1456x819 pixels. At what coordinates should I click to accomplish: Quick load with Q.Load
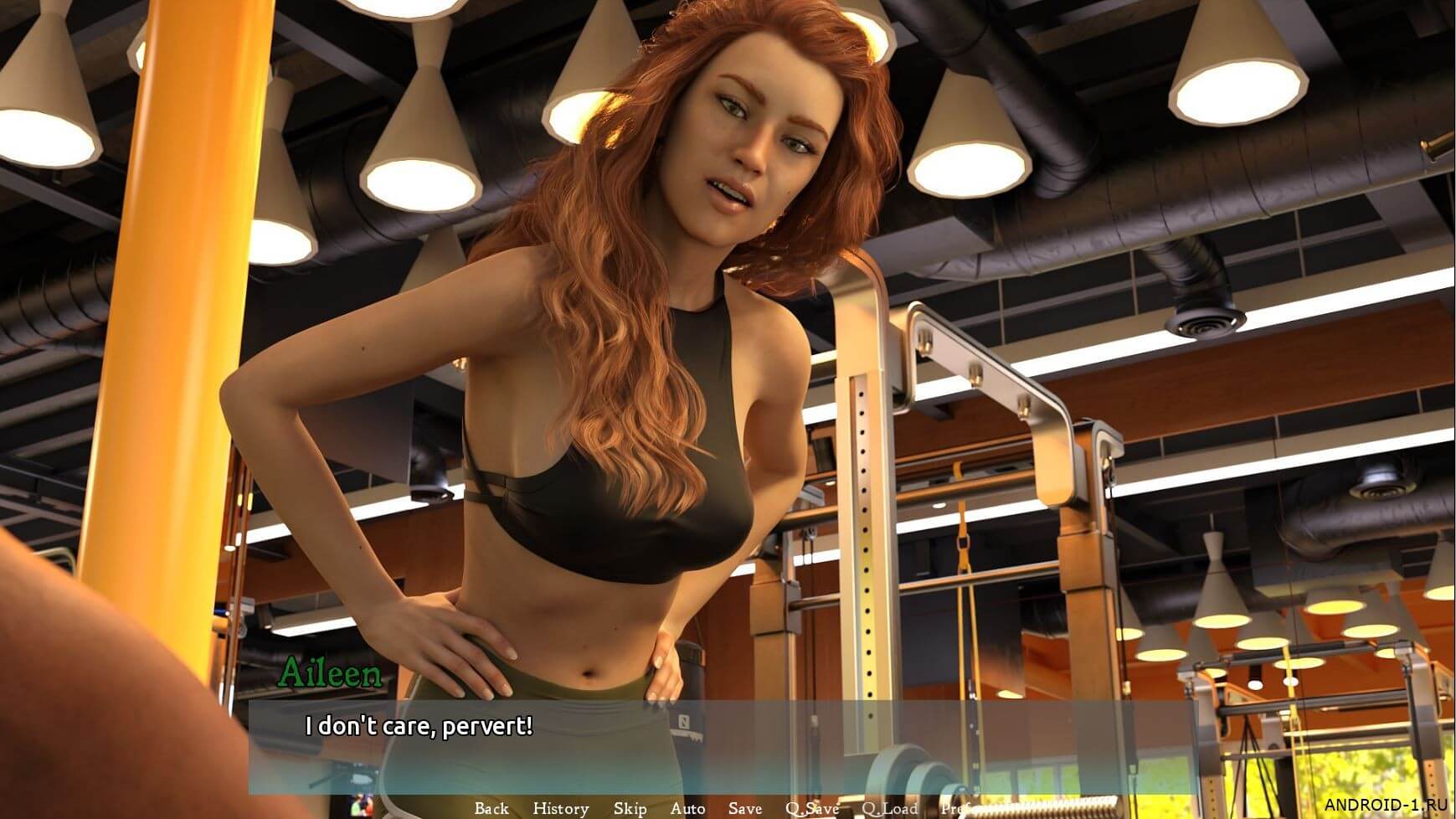tap(890, 808)
